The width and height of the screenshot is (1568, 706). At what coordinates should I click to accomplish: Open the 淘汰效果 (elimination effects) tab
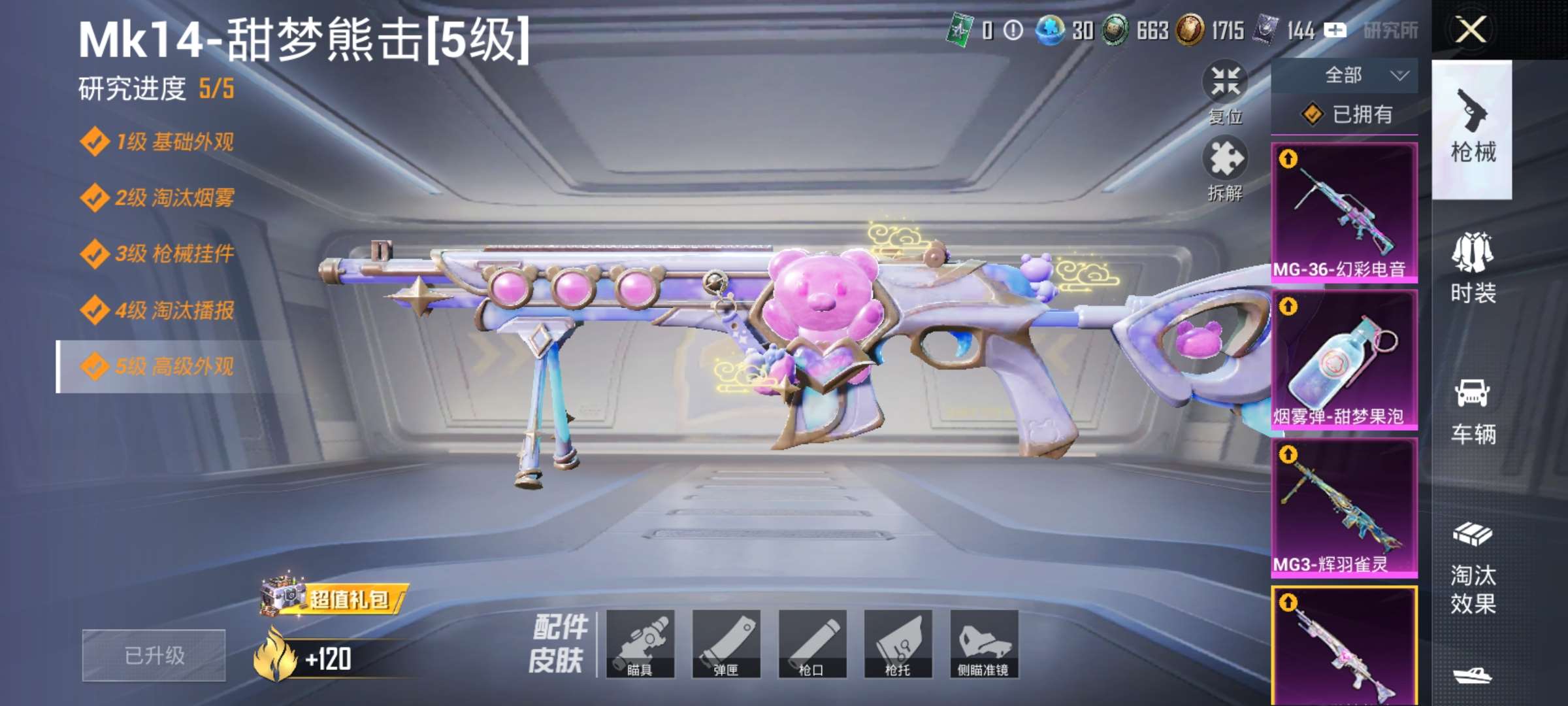coord(1473,567)
